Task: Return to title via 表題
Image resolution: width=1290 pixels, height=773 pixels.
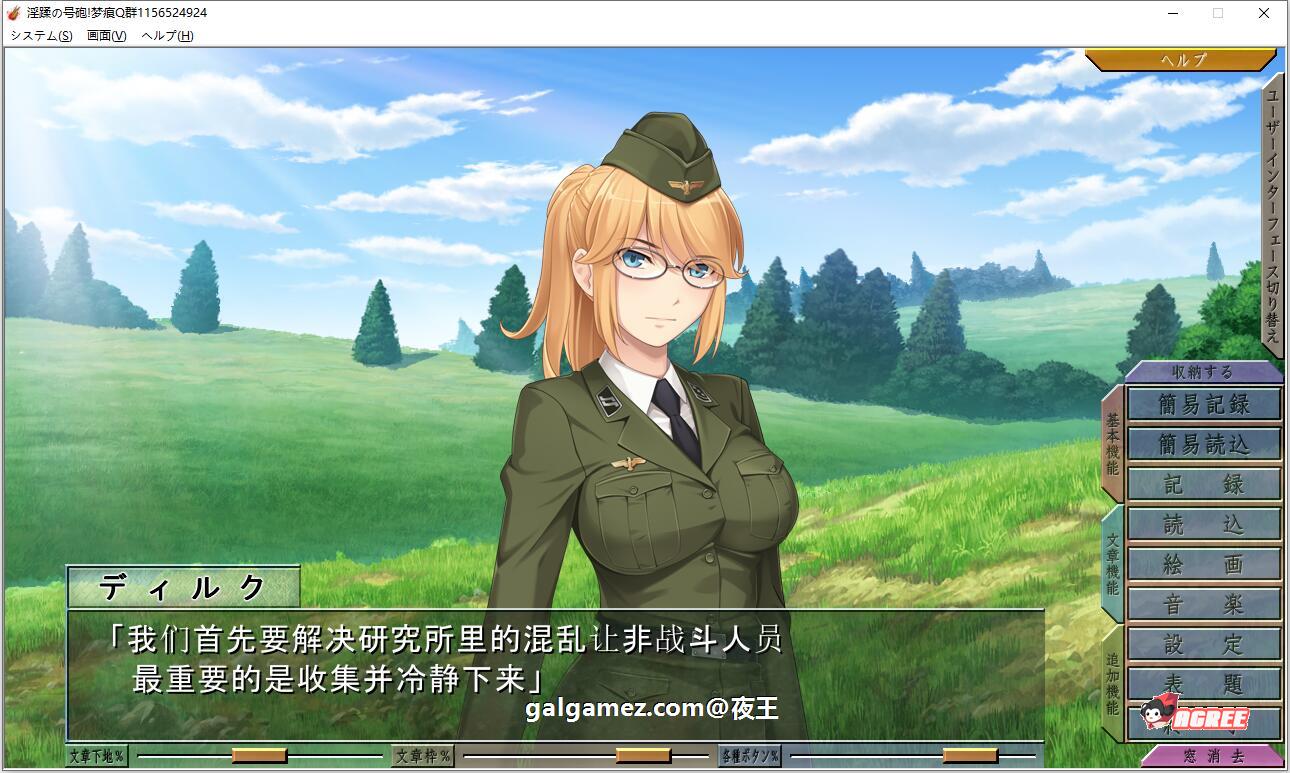Action: pyautogui.click(x=1203, y=683)
